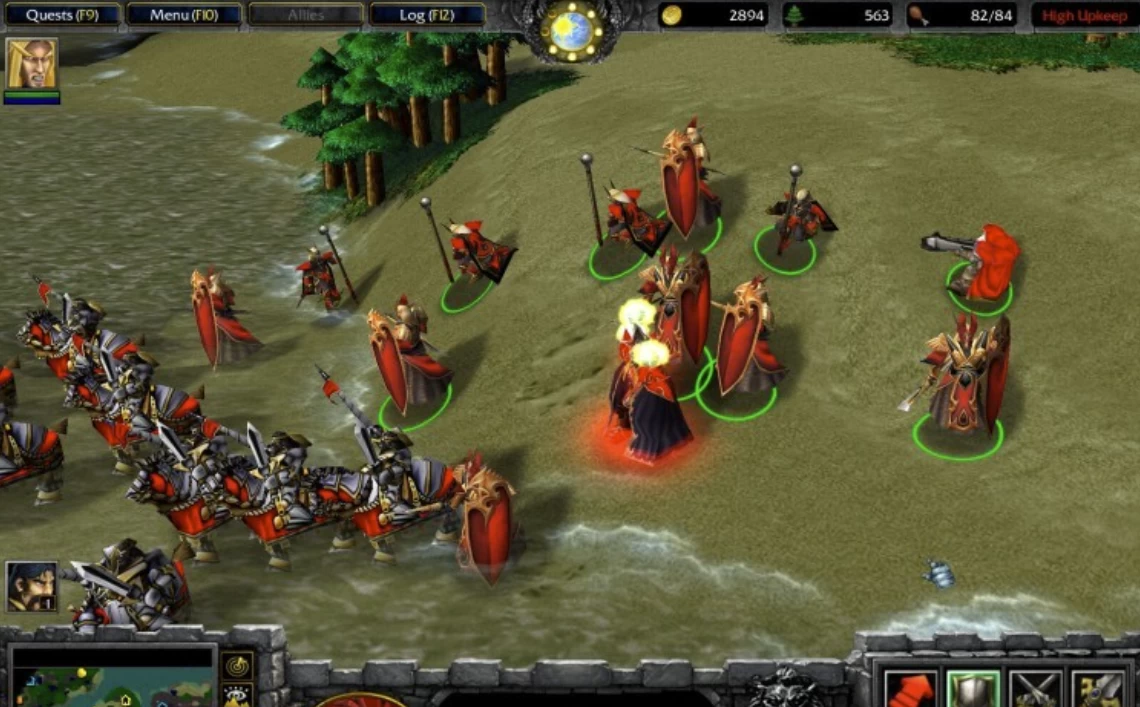
Task: Select the blonde elf hero portrait
Action: point(31,64)
